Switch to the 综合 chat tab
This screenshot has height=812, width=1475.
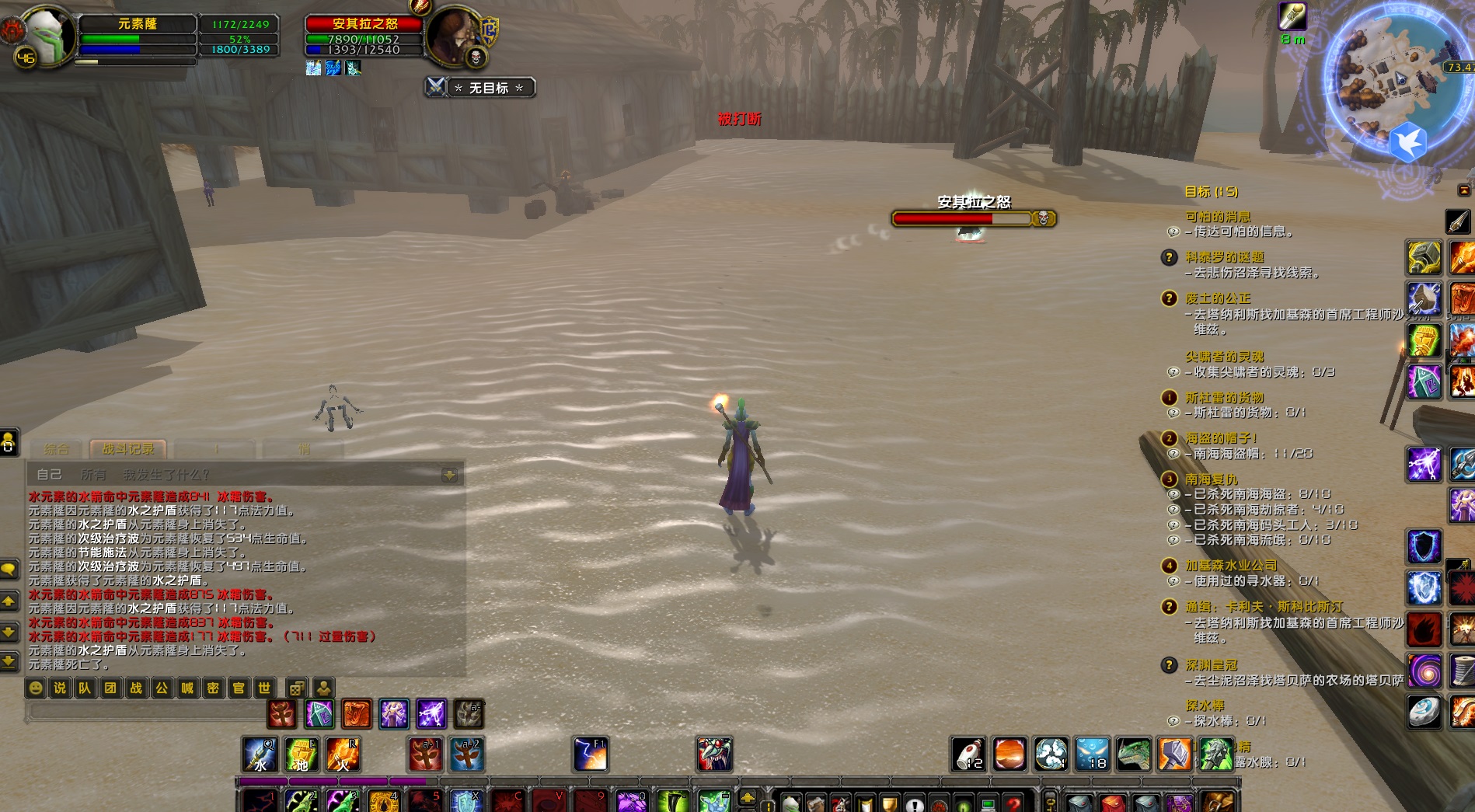pos(57,449)
